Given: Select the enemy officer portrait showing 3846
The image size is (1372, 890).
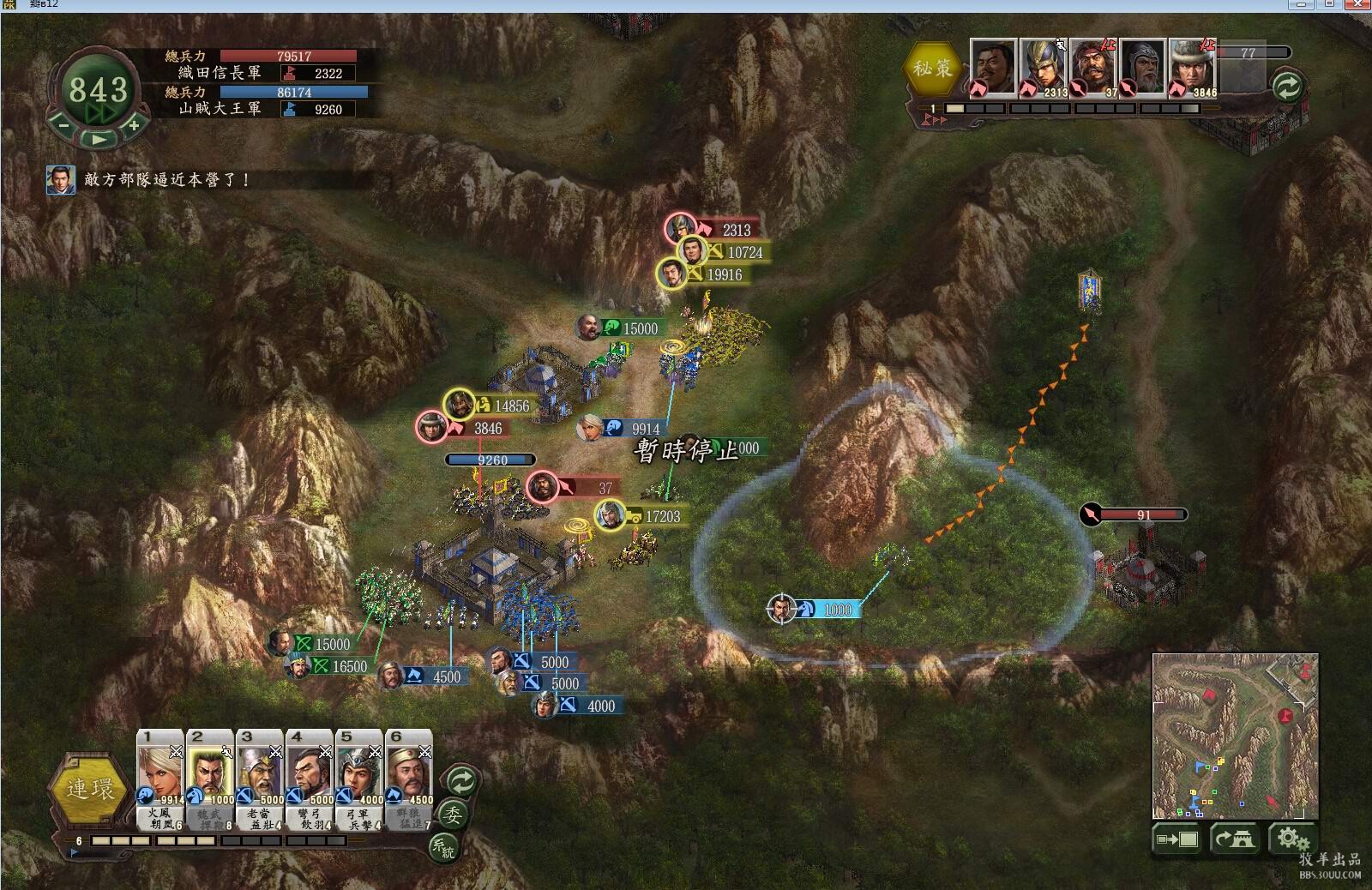Looking at the screenshot, I should coord(1192,67).
